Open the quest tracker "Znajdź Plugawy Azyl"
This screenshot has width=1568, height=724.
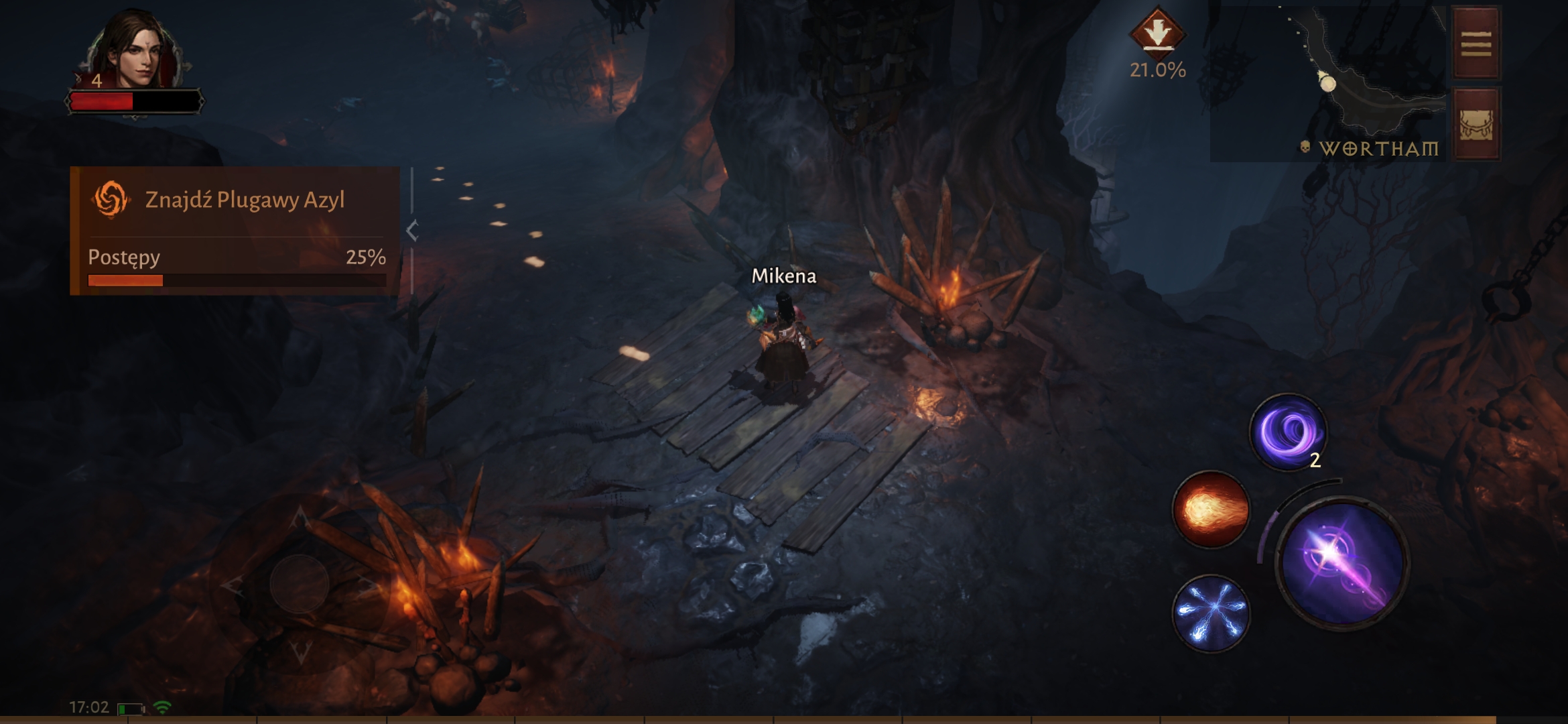[x=235, y=200]
